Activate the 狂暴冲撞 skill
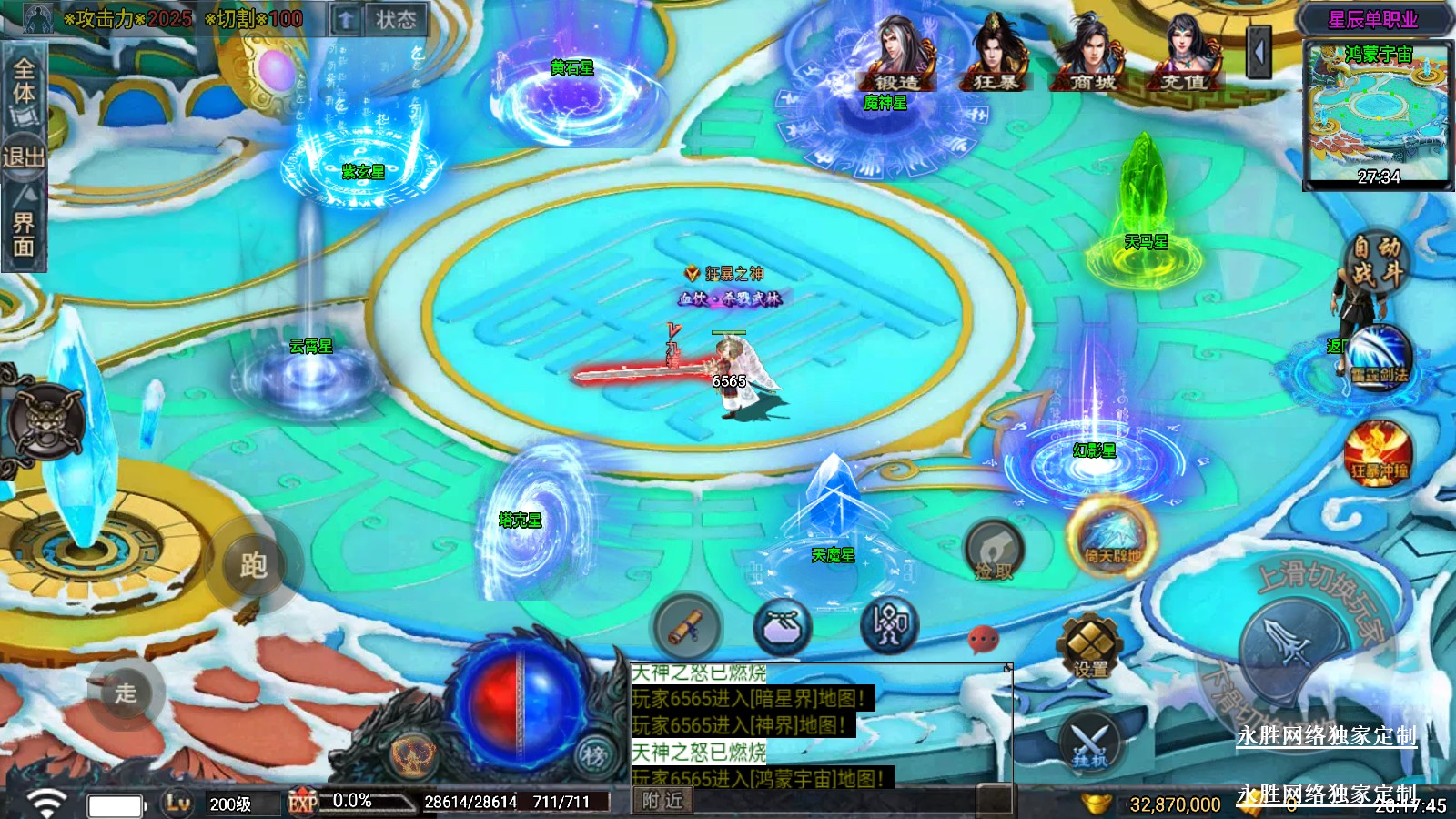Screen dimensions: 1456x819 point(1379,453)
